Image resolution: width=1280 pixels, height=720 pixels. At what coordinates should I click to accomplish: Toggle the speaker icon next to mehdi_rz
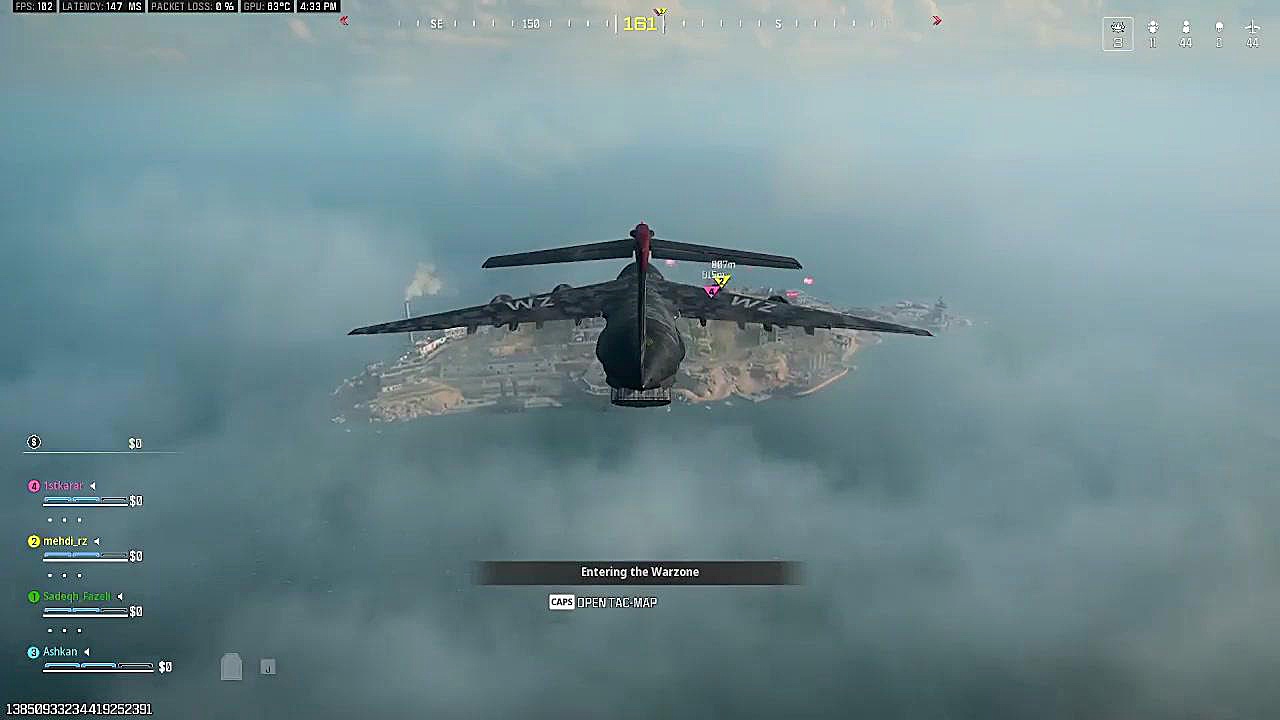click(97, 541)
